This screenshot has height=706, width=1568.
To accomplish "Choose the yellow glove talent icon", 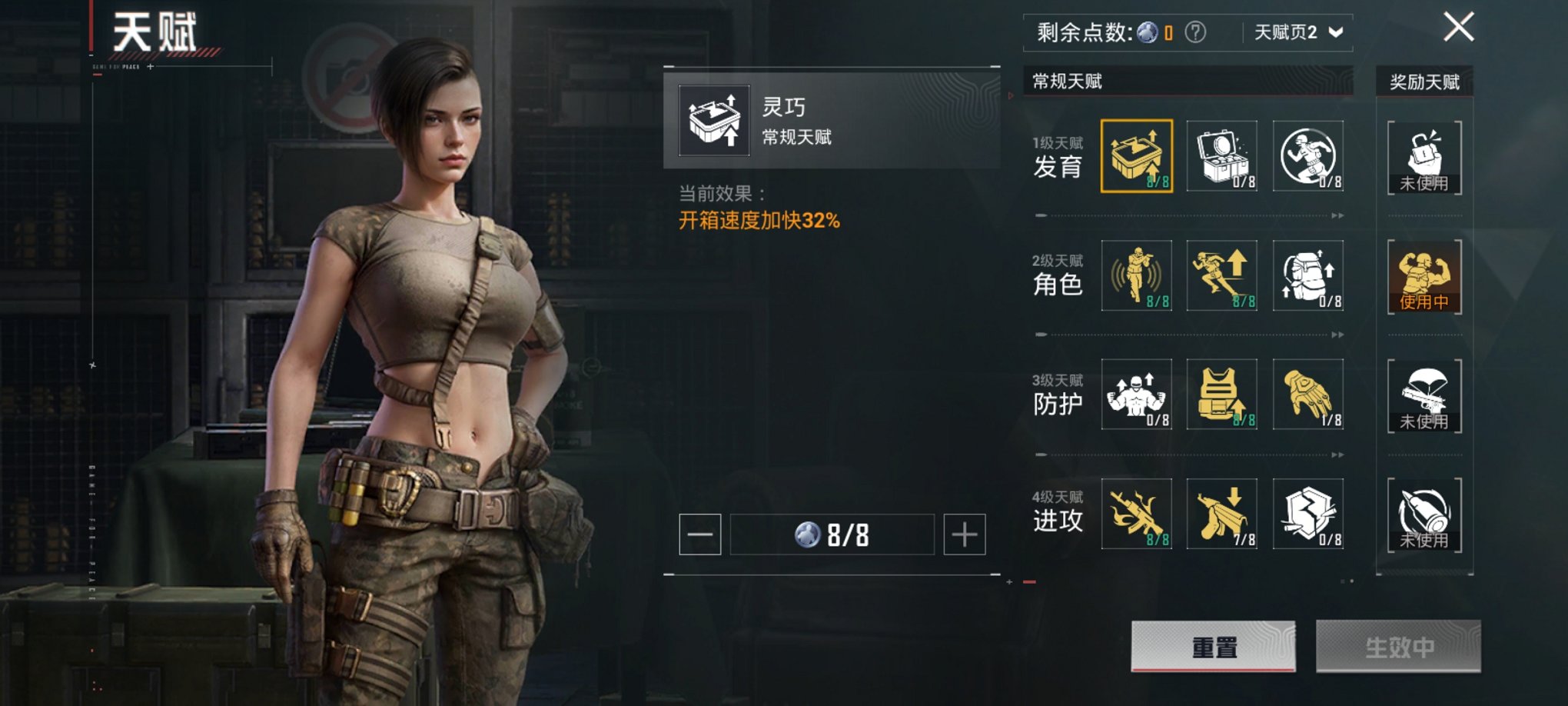I will click(1307, 394).
